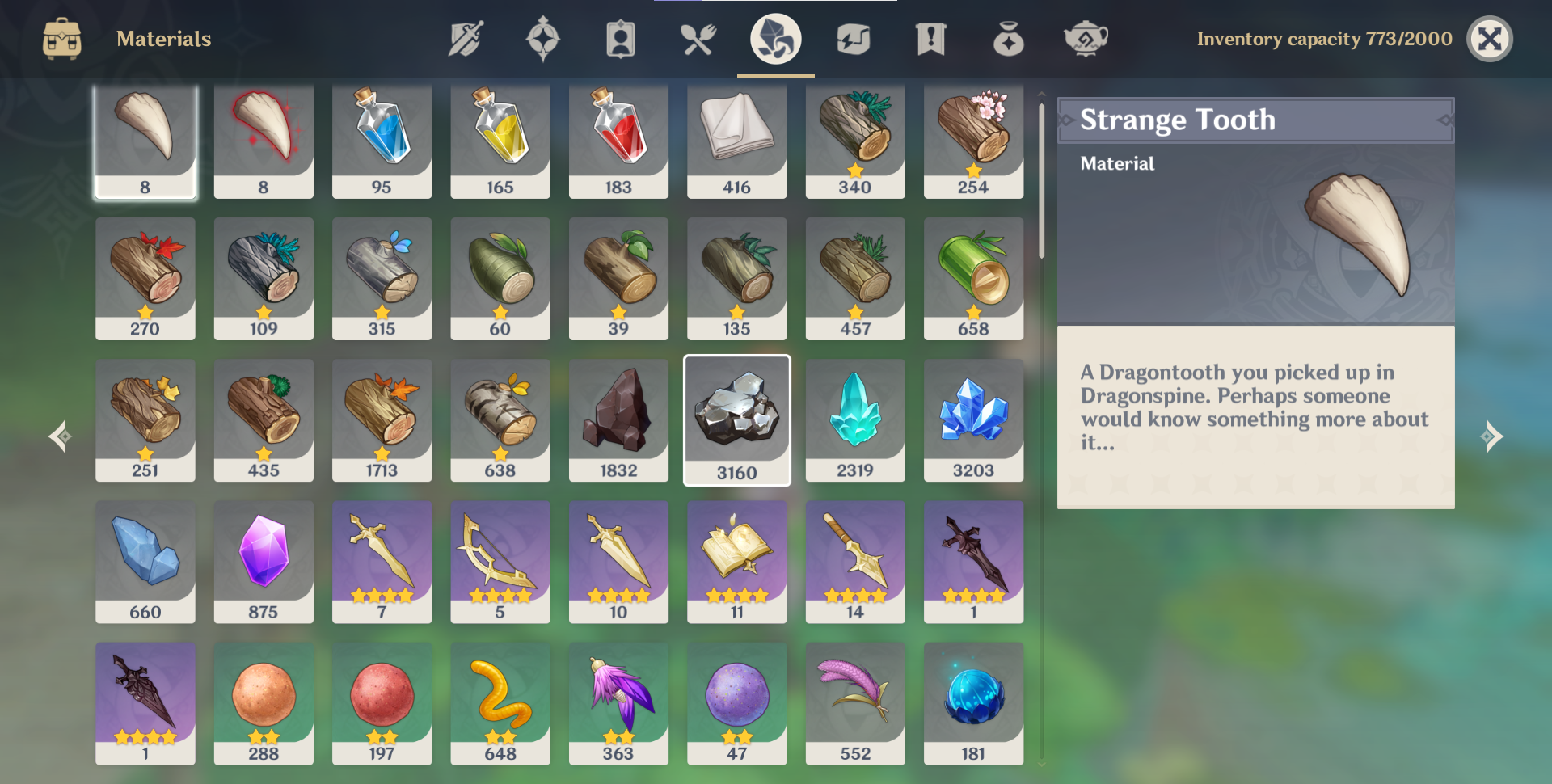Open the Gadgets inventory icon

pos(853,38)
